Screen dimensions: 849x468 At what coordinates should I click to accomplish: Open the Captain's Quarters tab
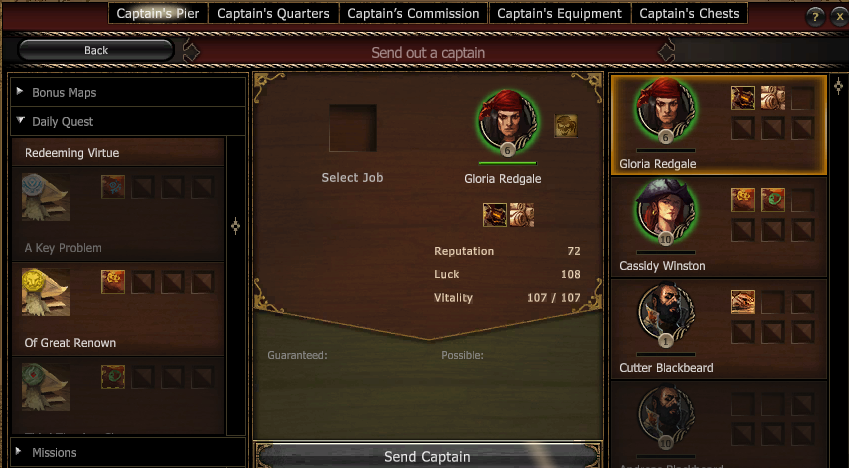point(274,13)
